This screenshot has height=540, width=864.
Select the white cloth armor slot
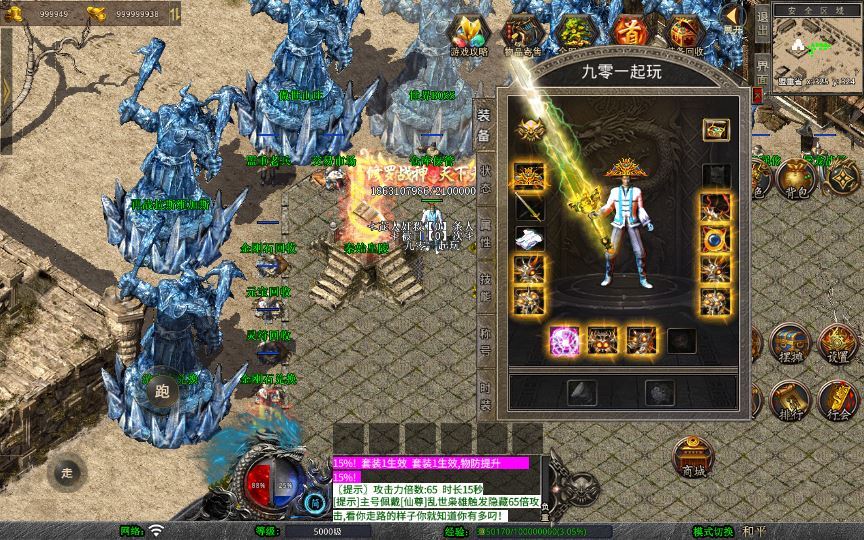tap(529, 238)
